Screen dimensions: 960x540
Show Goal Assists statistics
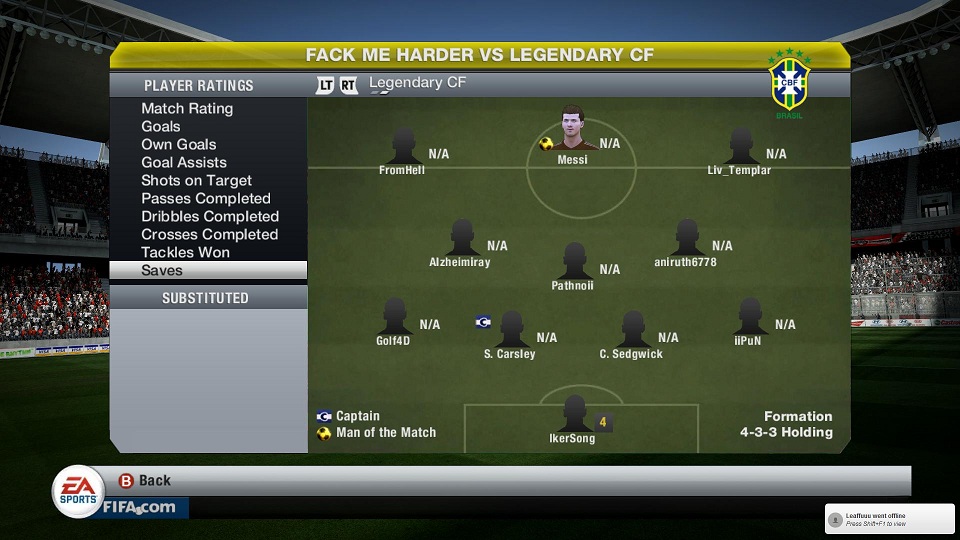click(184, 163)
